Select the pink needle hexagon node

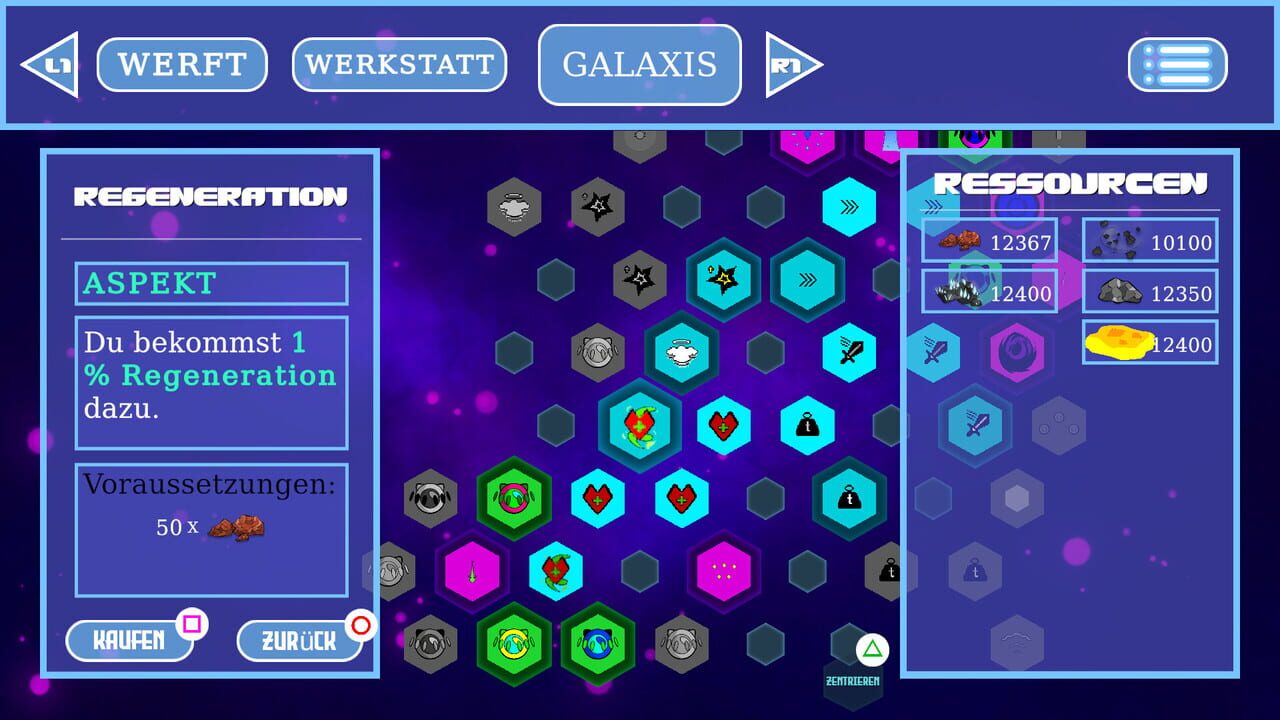(x=472, y=570)
